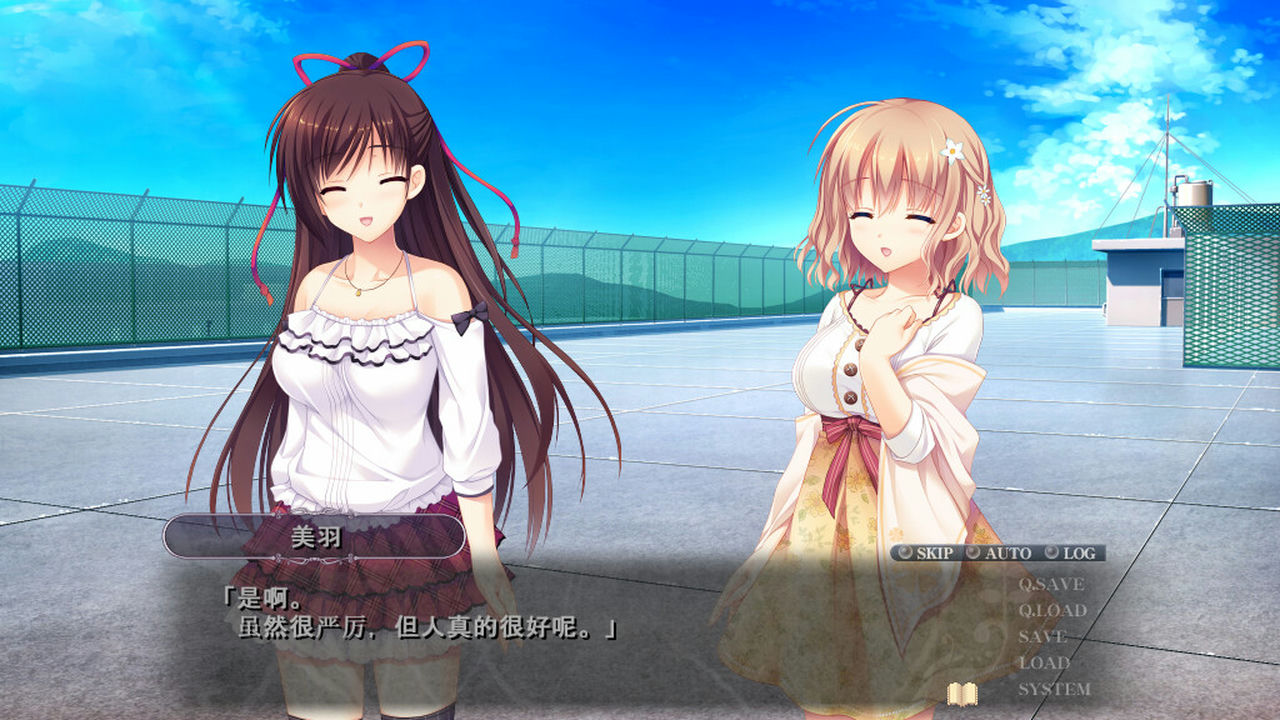The image size is (1280, 720).
Task: Click the circular icon beside SKIP
Action: coord(904,551)
